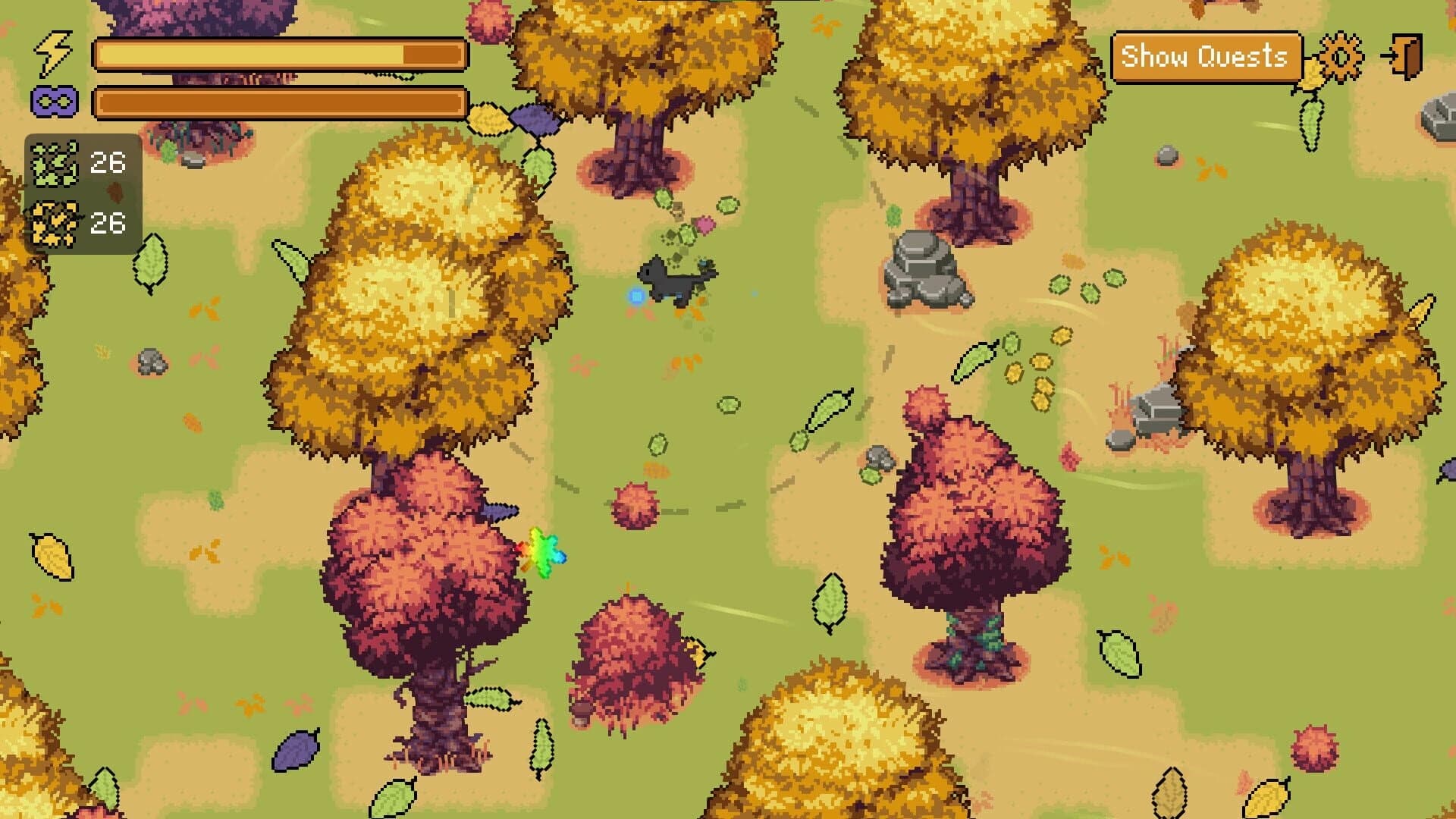Click the golden leaves count of 26

pyautogui.click(x=108, y=222)
